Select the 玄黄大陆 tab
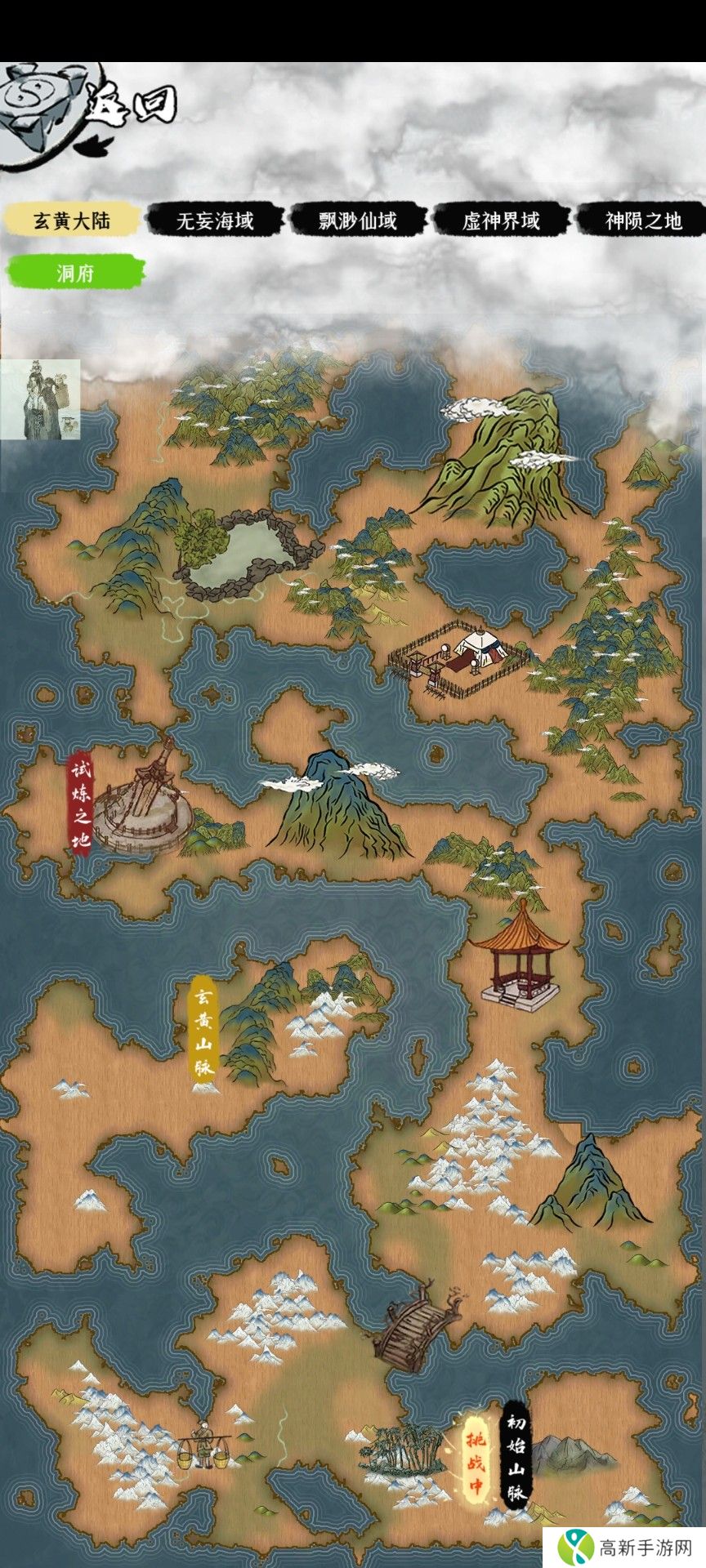The image size is (706, 1568). [x=71, y=220]
